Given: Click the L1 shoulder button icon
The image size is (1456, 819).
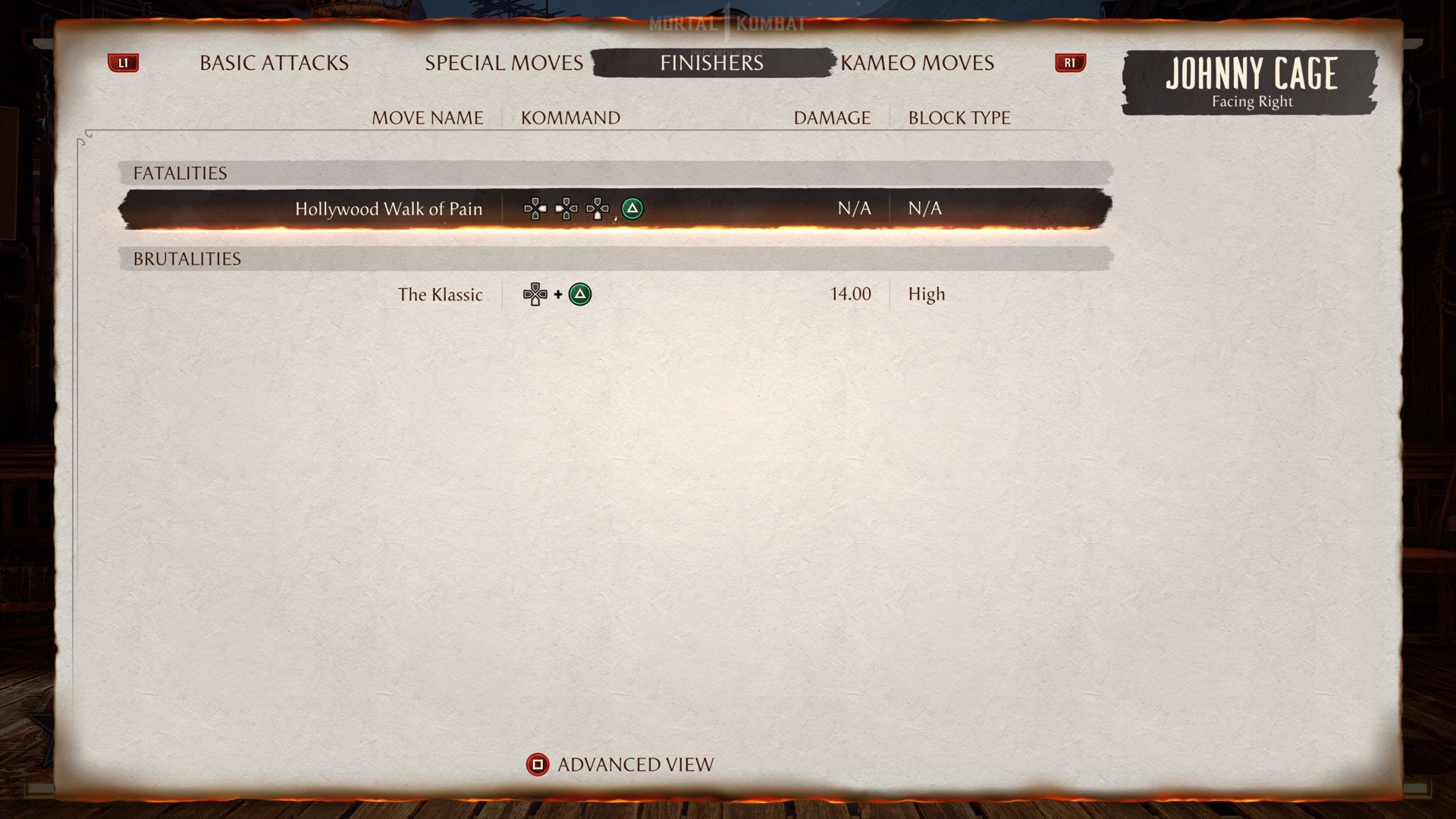Looking at the screenshot, I should 124,63.
